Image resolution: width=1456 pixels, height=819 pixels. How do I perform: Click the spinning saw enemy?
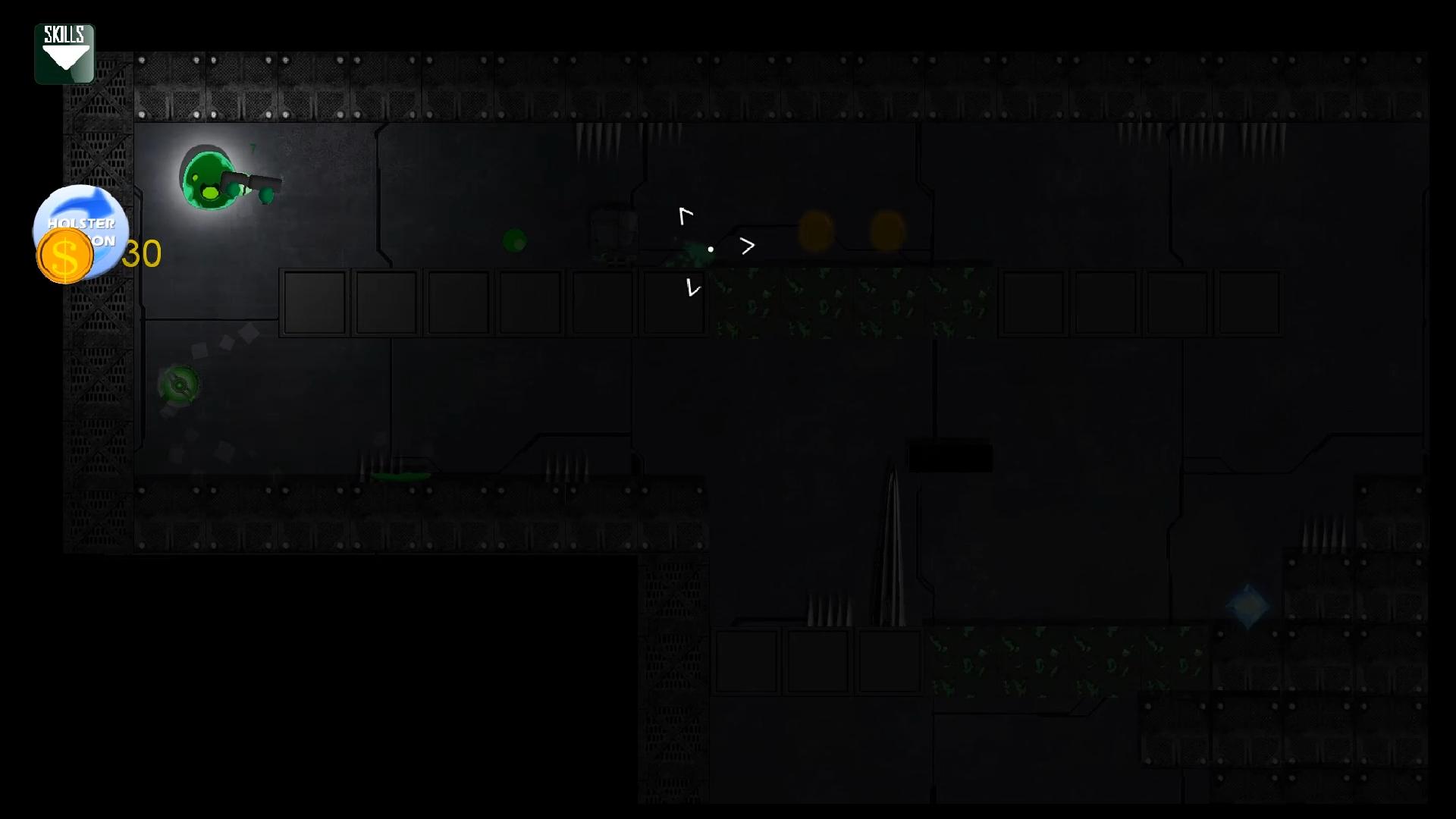tap(179, 385)
